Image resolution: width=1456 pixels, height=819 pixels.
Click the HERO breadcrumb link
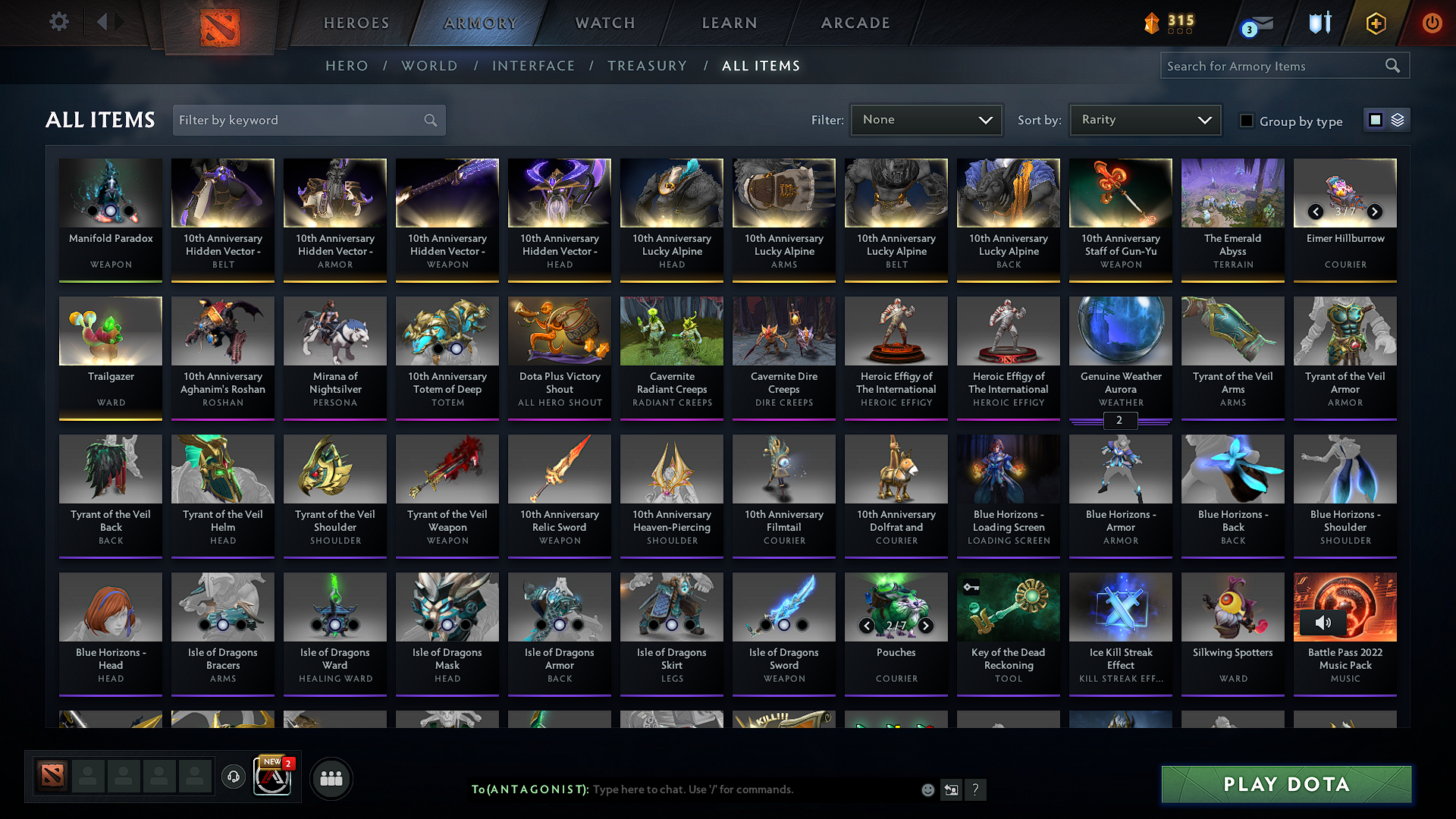(x=346, y=66)
